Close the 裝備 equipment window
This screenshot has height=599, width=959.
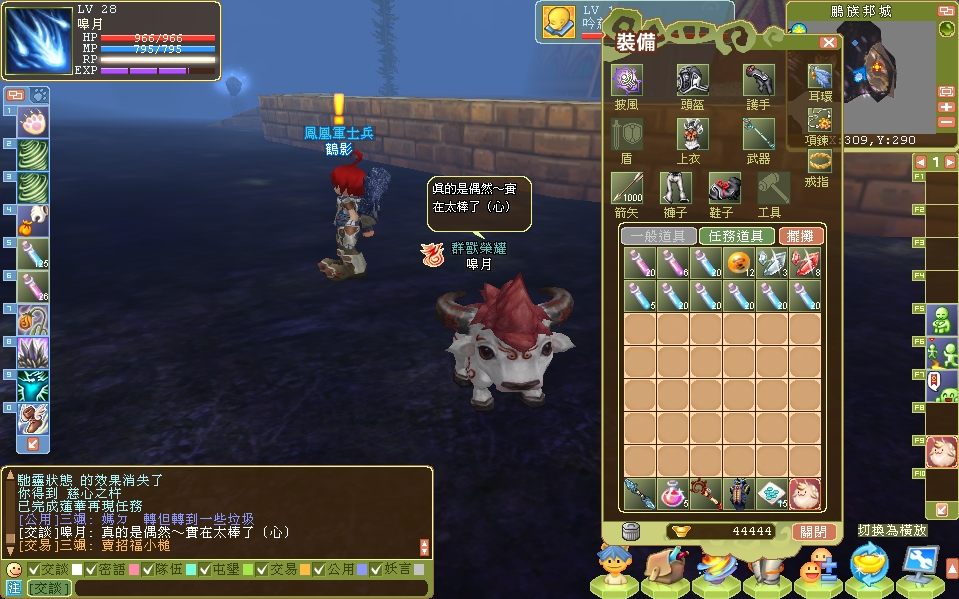828,43
